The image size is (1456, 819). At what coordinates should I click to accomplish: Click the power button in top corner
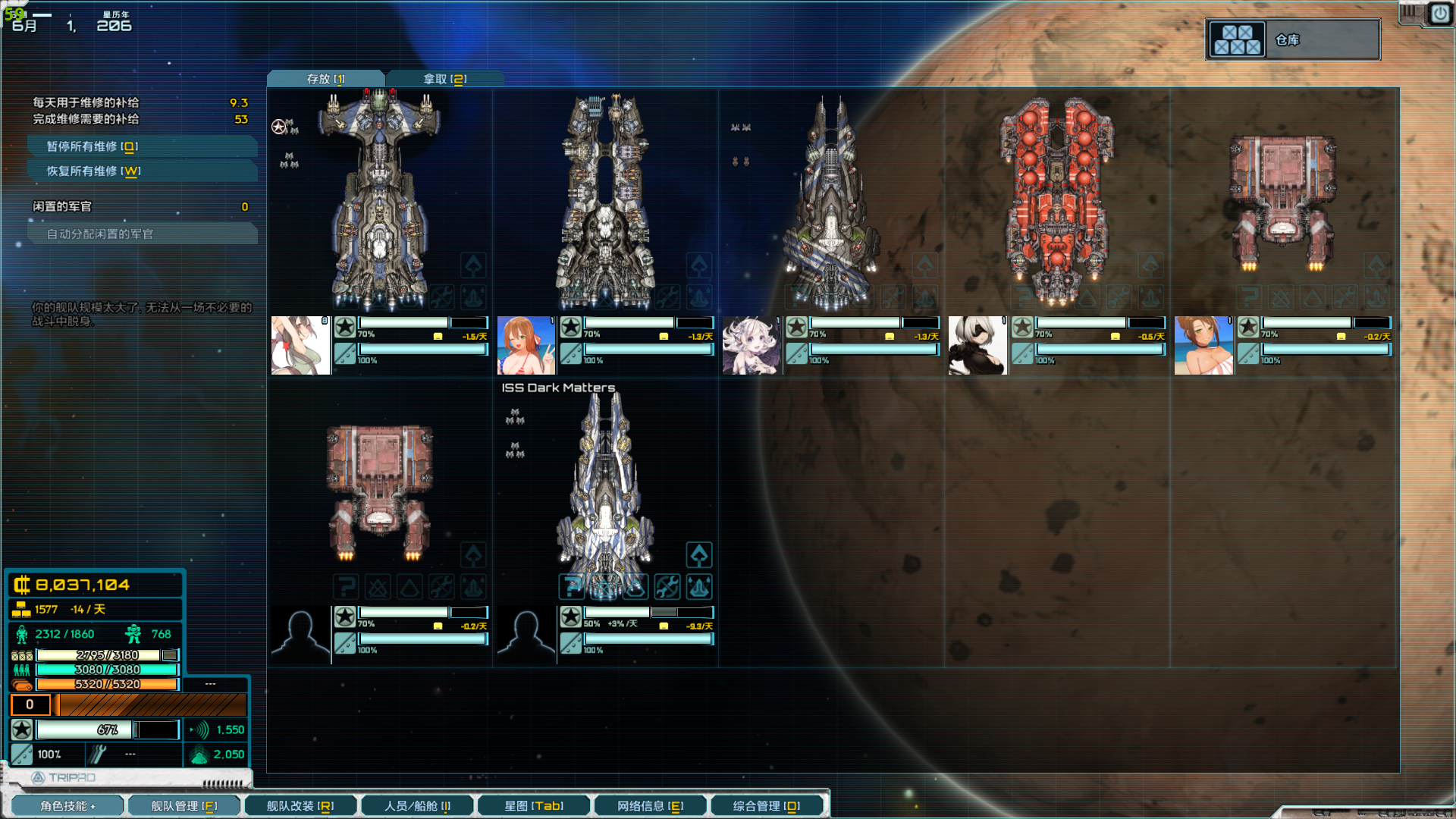point(1439,14)
